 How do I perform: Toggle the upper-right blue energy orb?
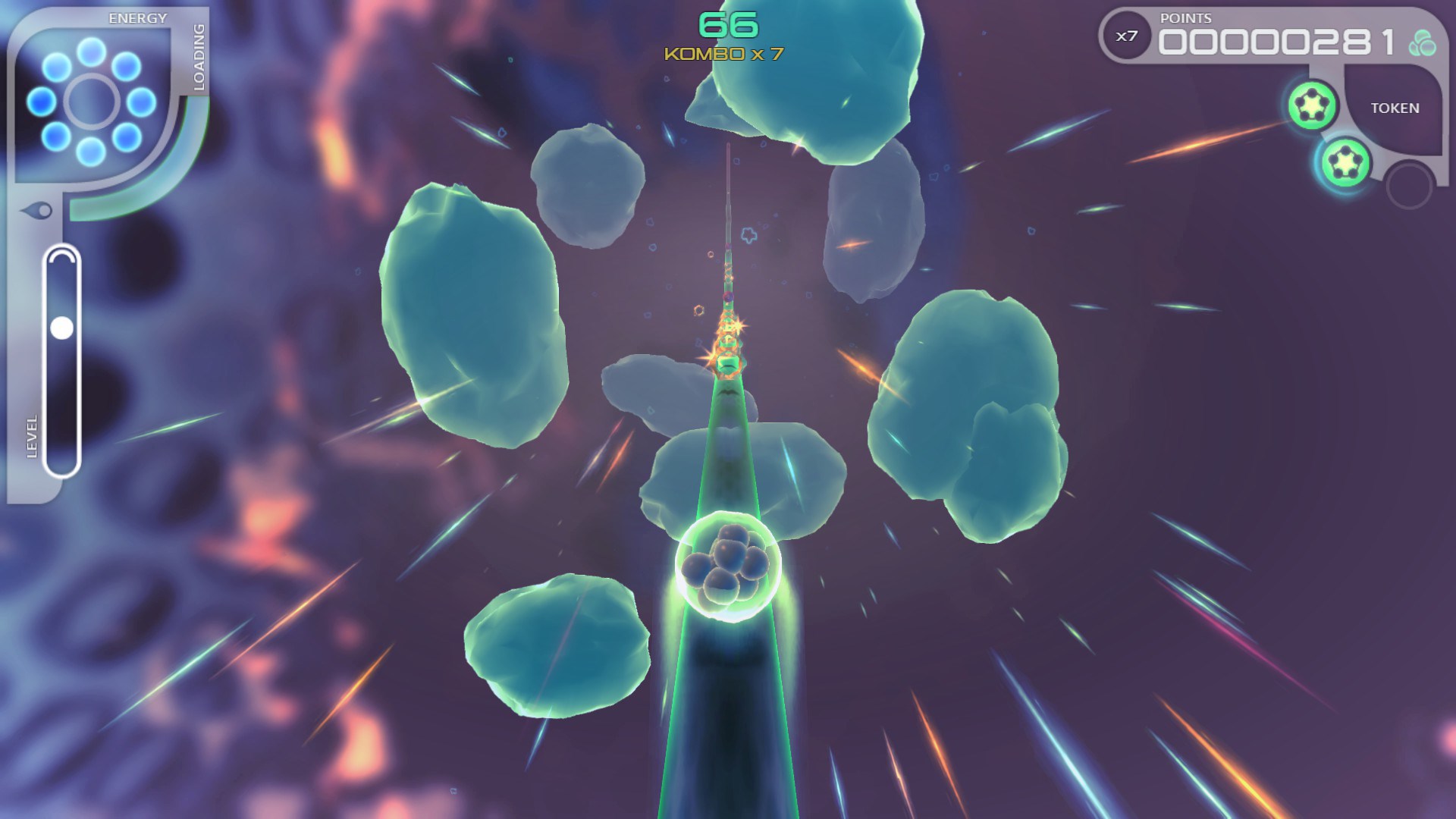tap(125, 66)
